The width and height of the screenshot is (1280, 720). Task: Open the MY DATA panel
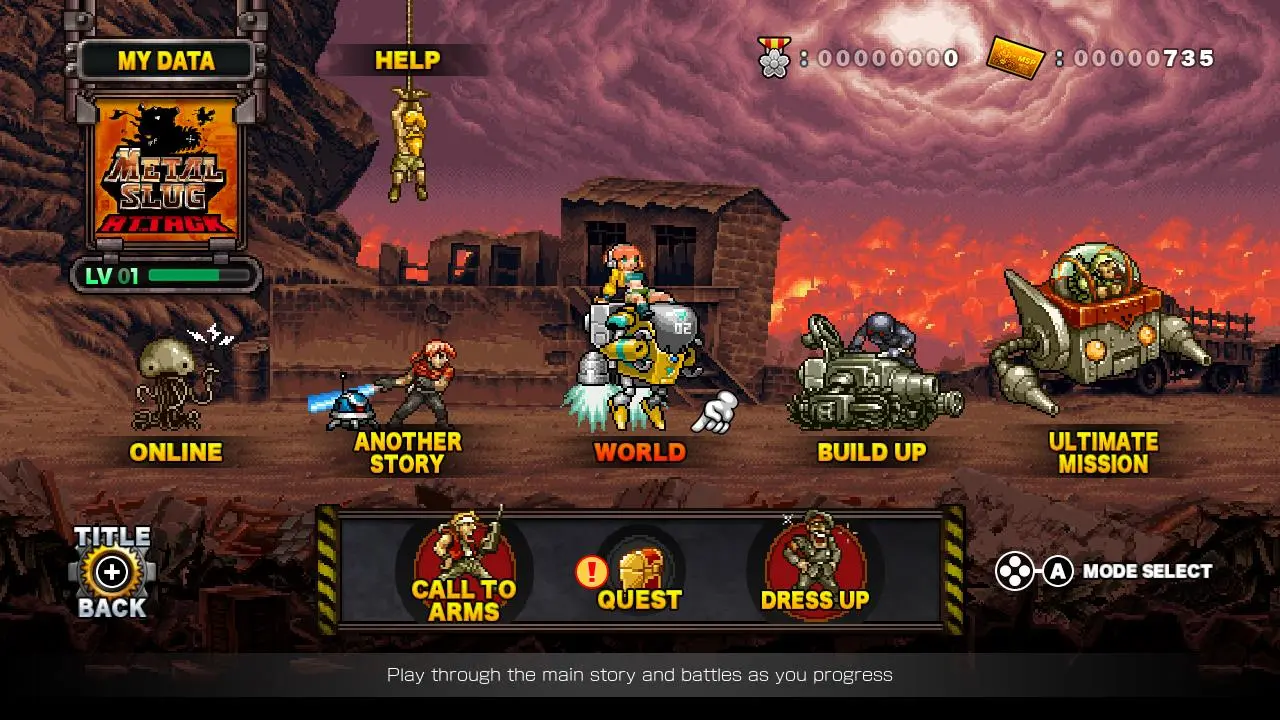pyautogui.click(x=165, y=60)
